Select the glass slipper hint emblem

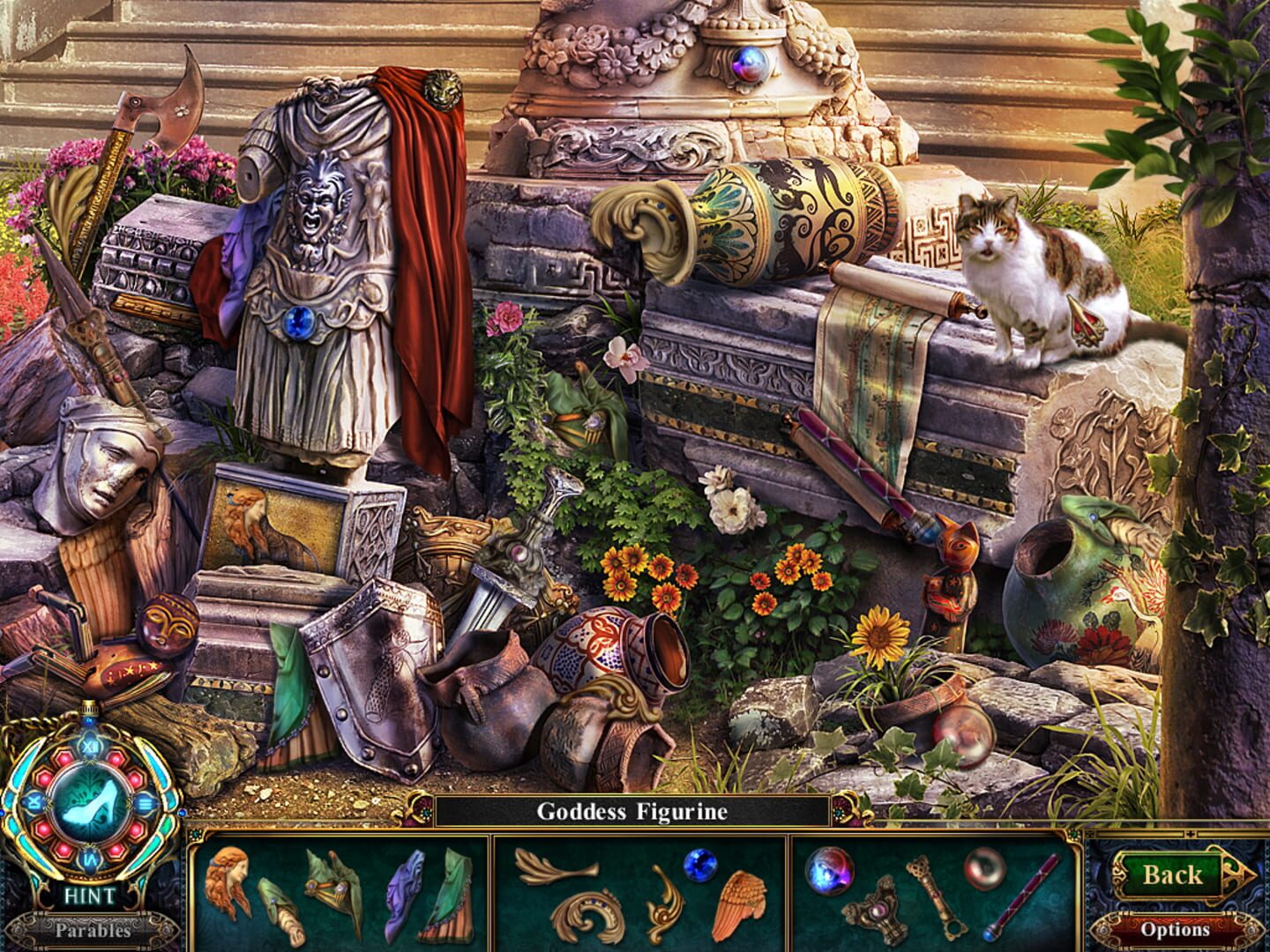pyautogui.click(x=89, y=803)
